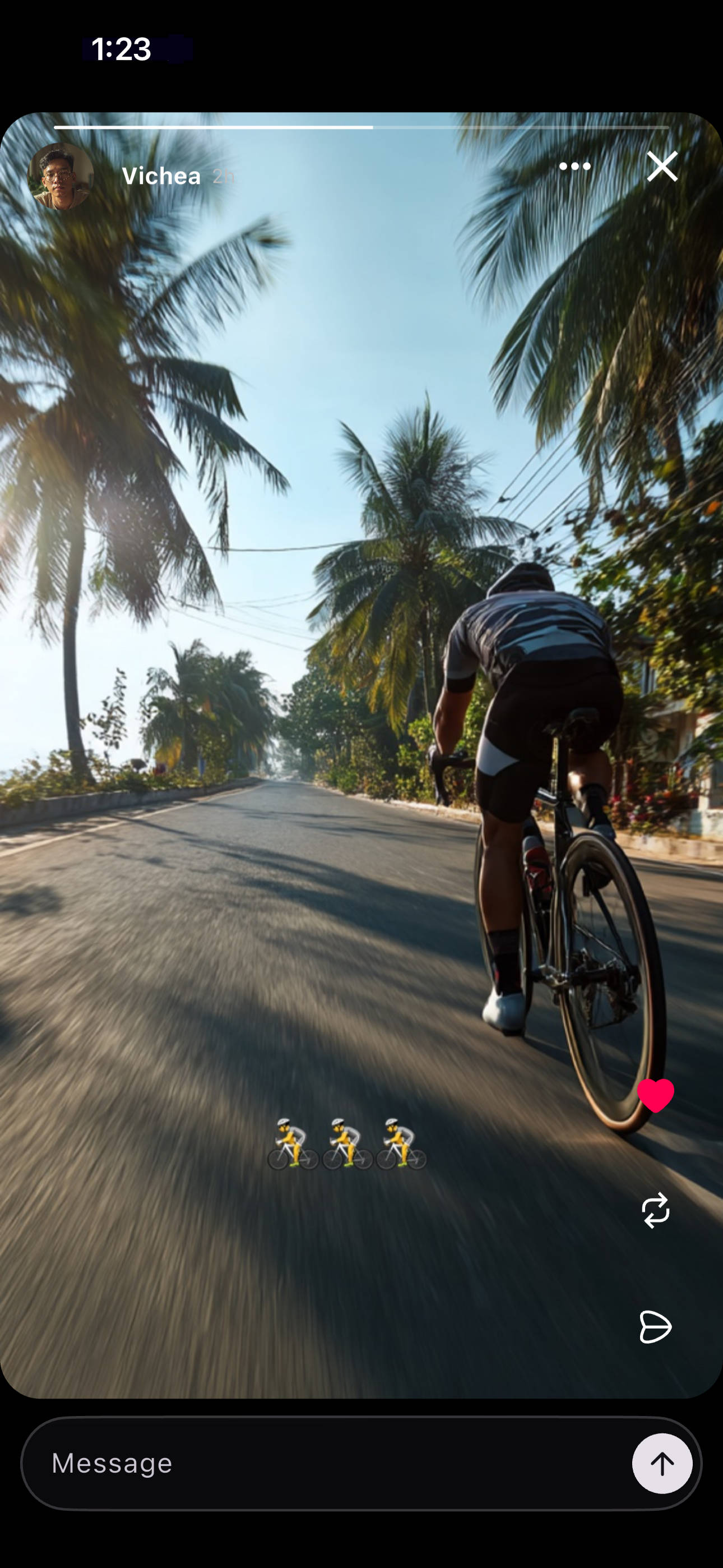Viewport: 723px width, 1568px height.
Task: Unlike the story via red heart
Action: click(x=655, y=1095)
